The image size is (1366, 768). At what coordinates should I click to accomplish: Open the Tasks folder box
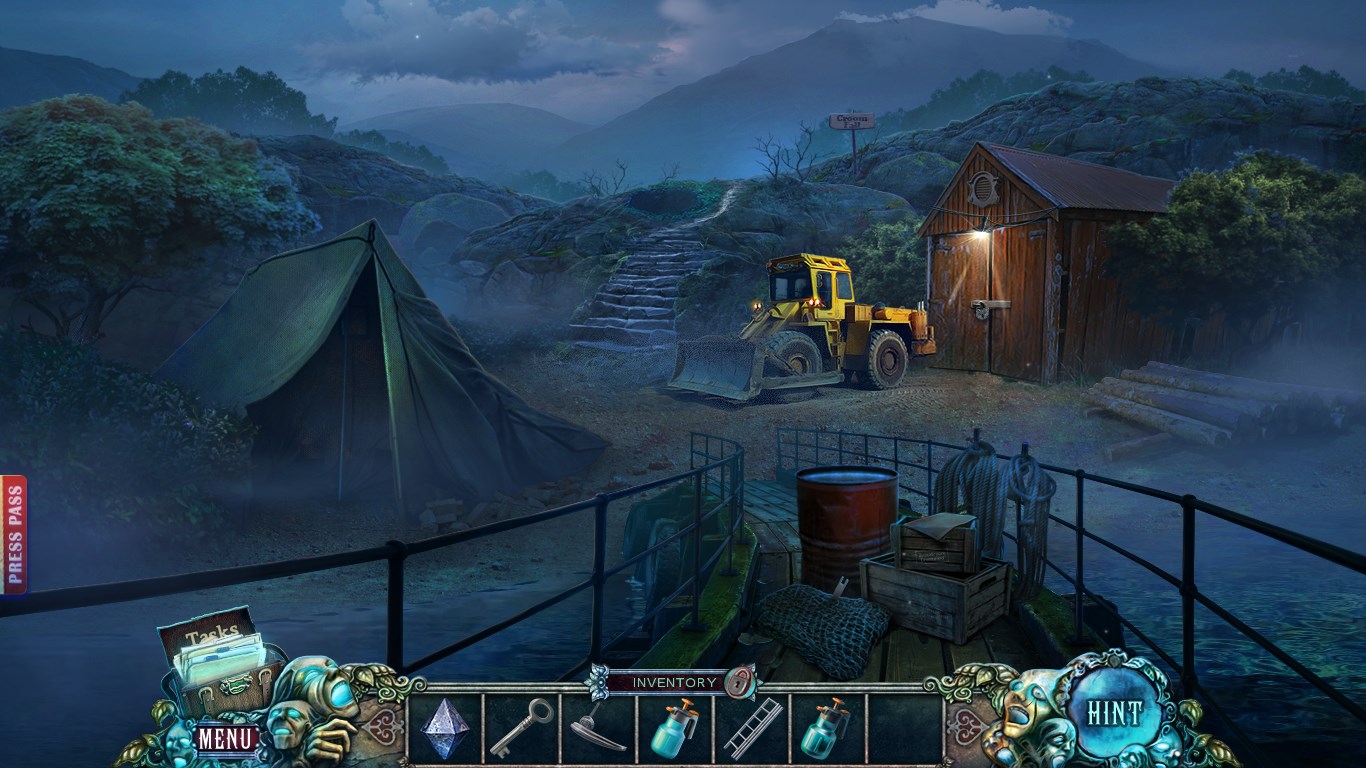(217, 651)
